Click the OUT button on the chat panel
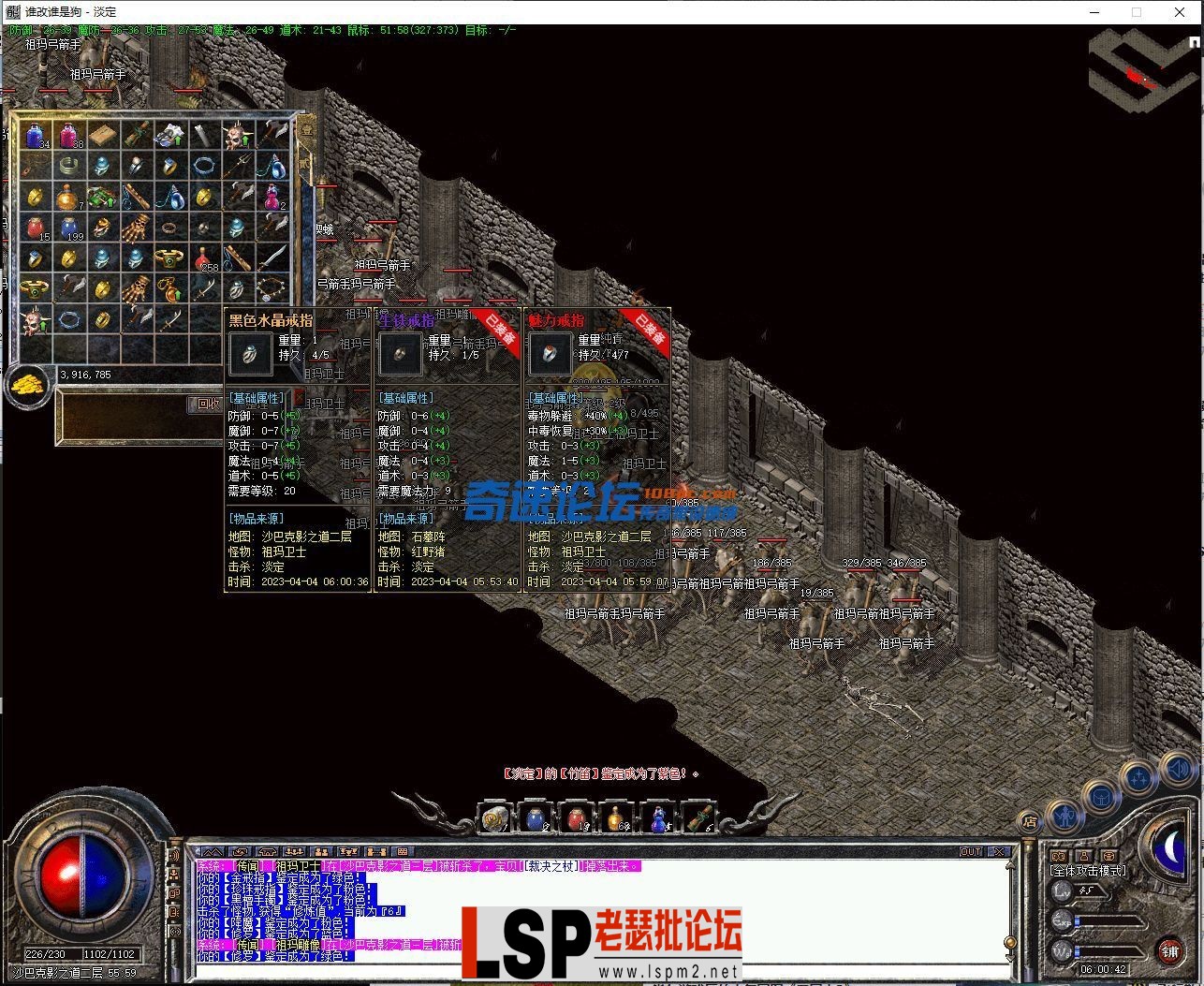1204x986 pixels. click(971, 851)
